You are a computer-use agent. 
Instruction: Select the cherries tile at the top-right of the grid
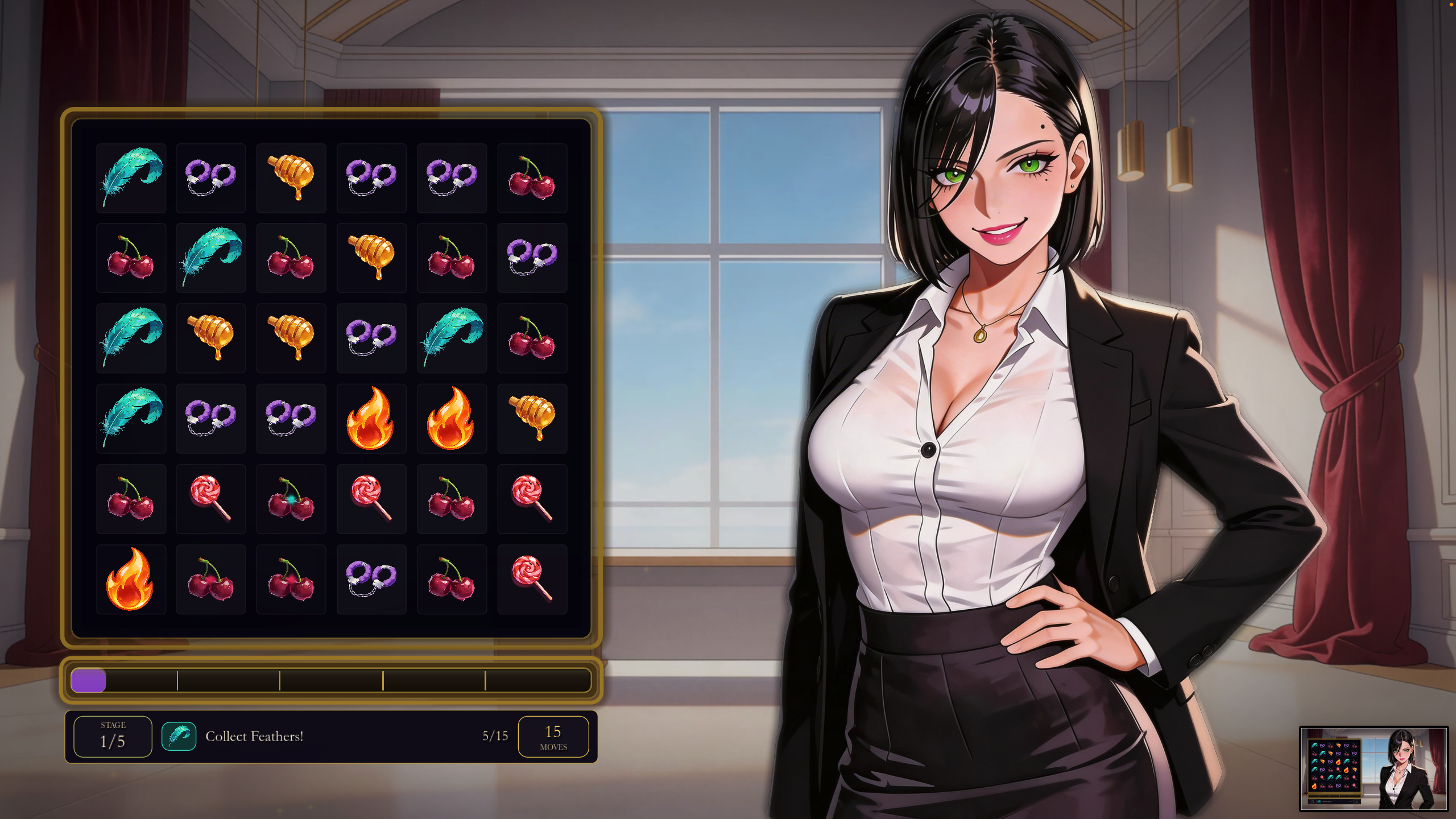[532, 177]
